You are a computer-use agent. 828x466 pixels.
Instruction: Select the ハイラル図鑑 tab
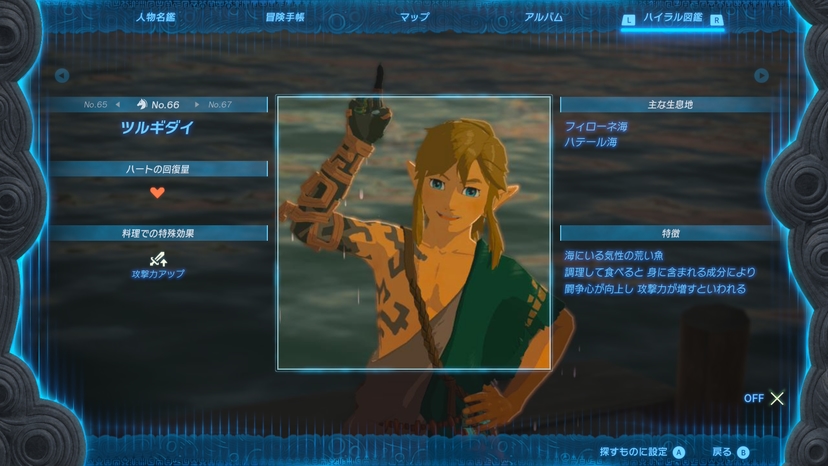671,18
